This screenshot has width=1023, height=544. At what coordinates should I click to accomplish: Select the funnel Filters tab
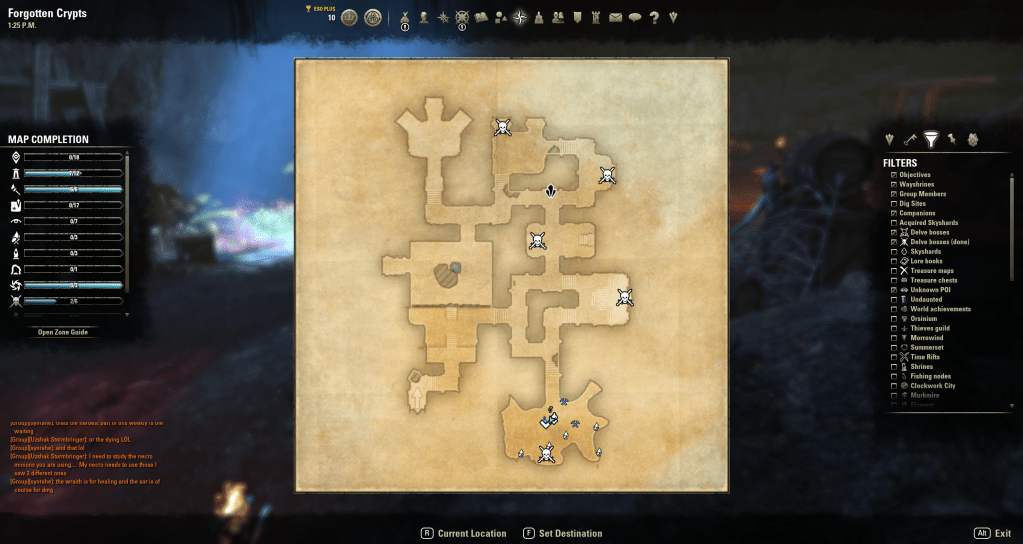coord(931,139)
